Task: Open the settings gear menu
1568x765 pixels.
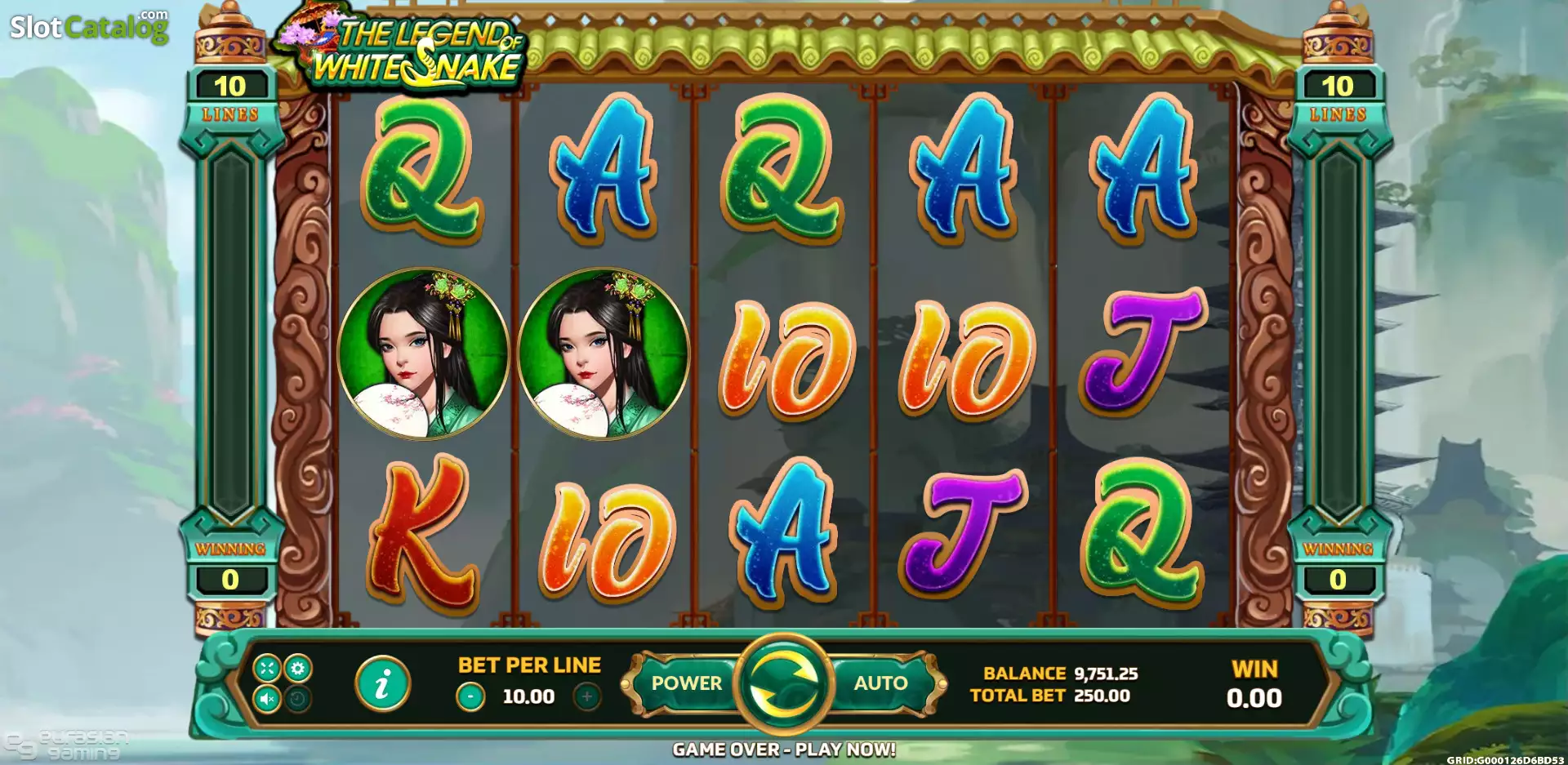Action: click(297, 669)
